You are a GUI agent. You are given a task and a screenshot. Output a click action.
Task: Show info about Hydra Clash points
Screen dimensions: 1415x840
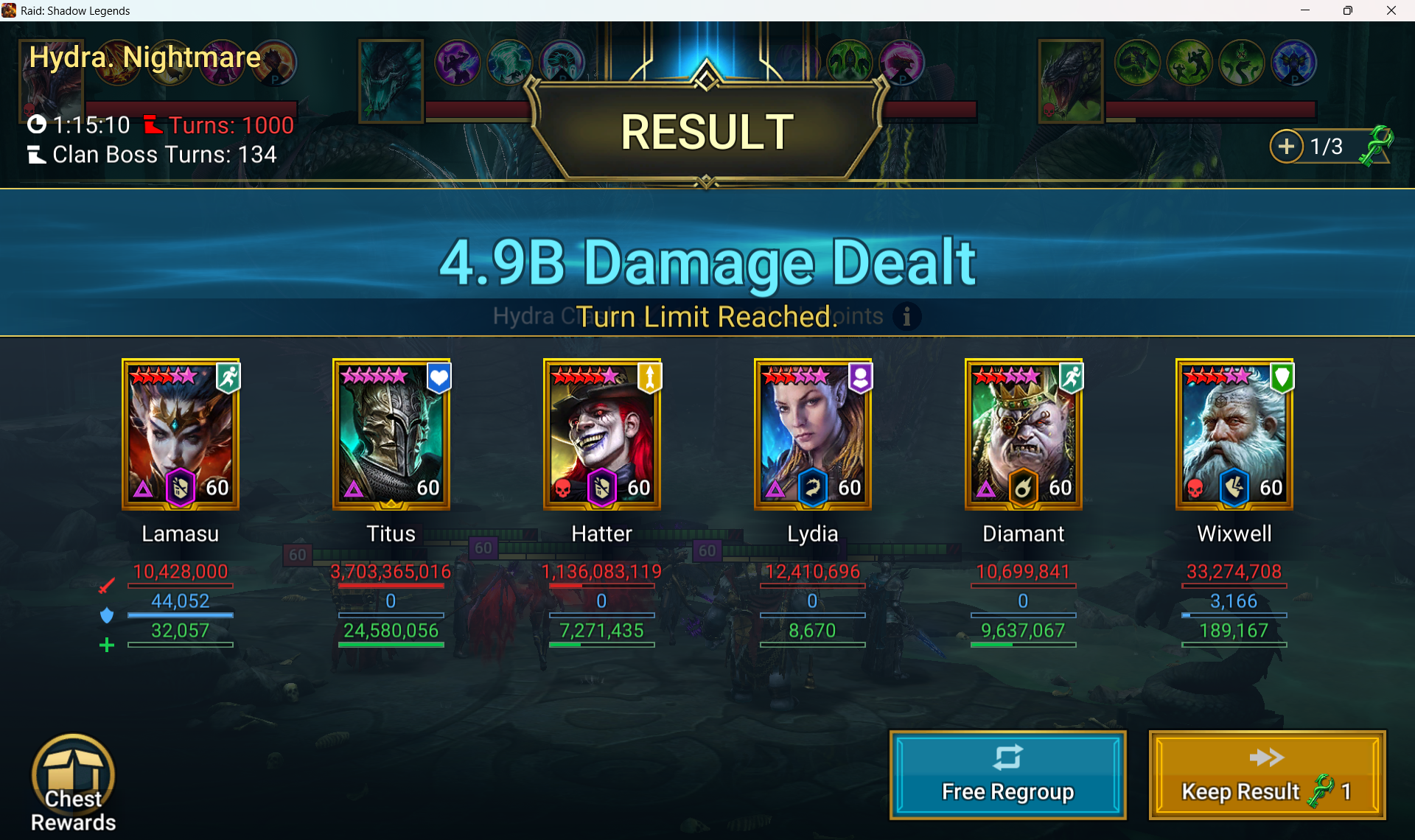coord(906,316)
